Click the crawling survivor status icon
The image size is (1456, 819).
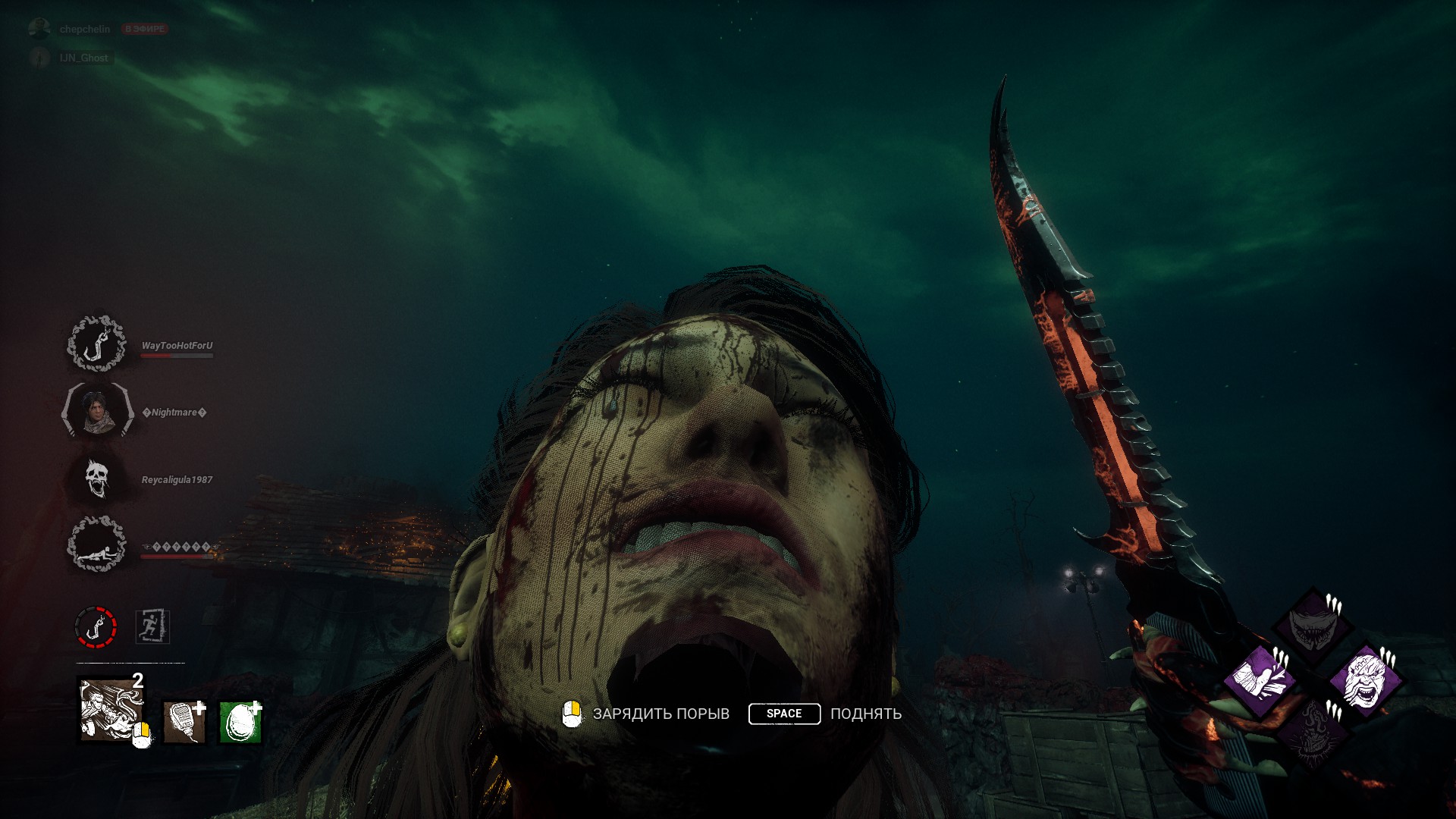96,544
